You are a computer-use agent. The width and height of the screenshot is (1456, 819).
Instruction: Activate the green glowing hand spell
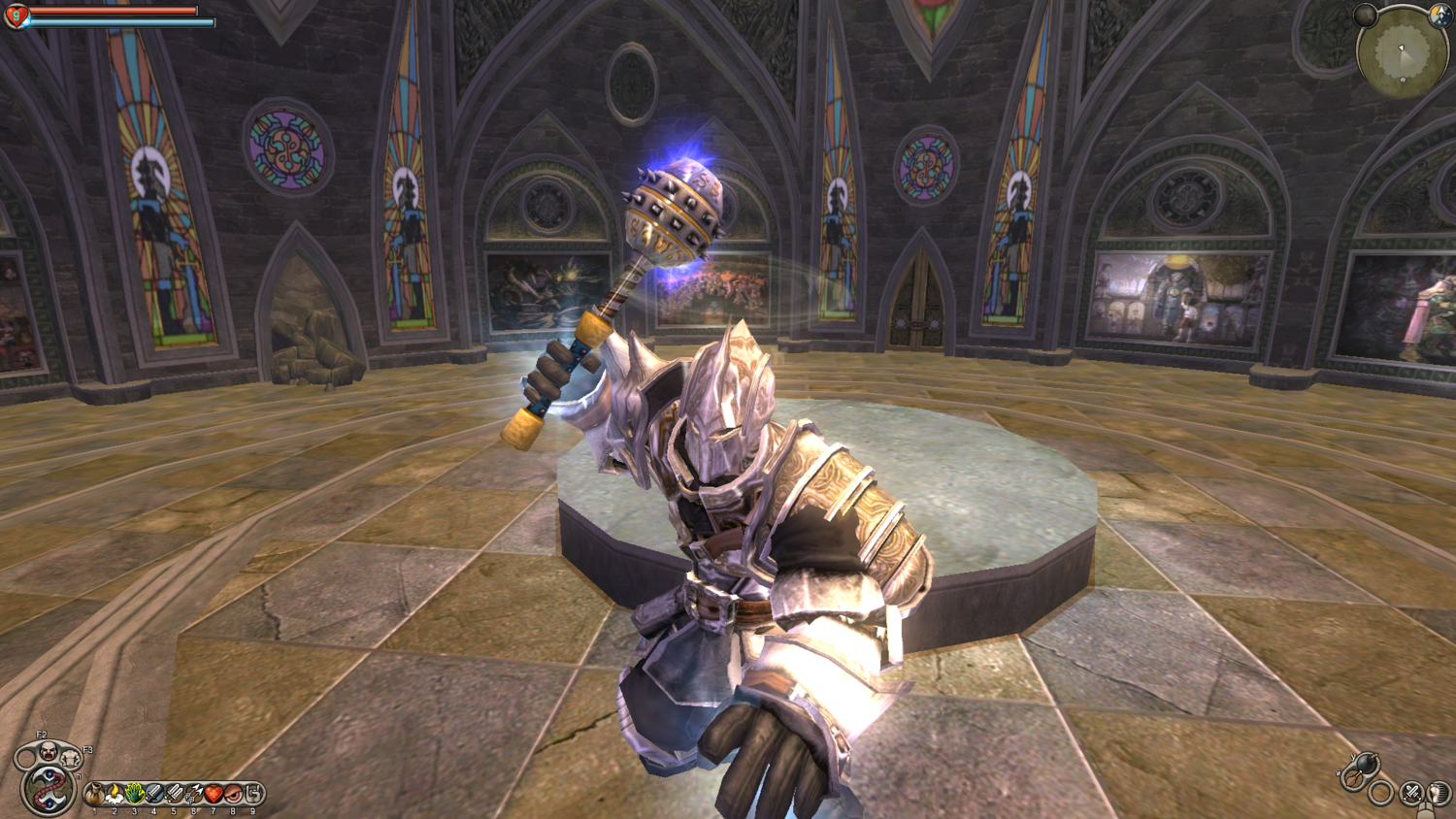(x=135, y=795)
